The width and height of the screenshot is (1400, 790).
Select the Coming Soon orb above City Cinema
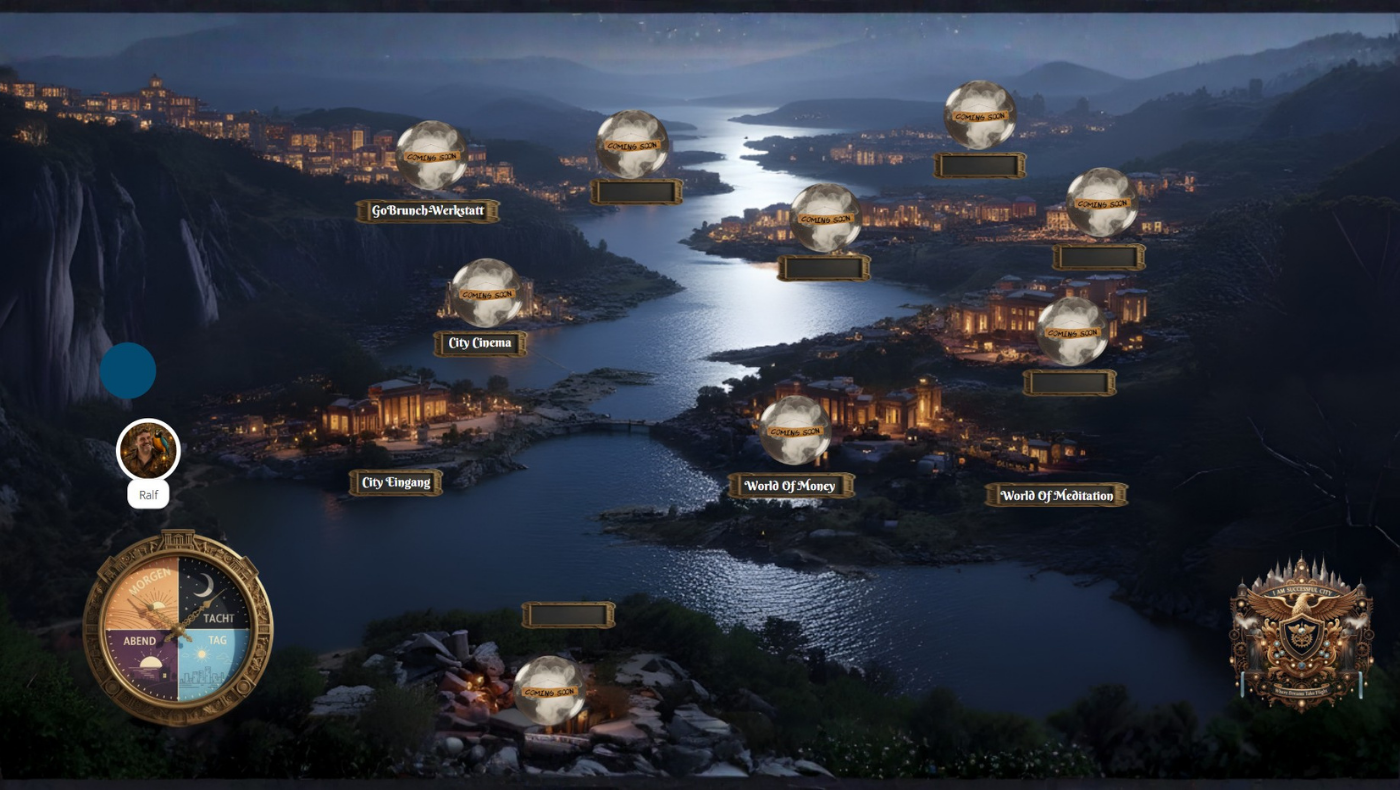point(487,293)
